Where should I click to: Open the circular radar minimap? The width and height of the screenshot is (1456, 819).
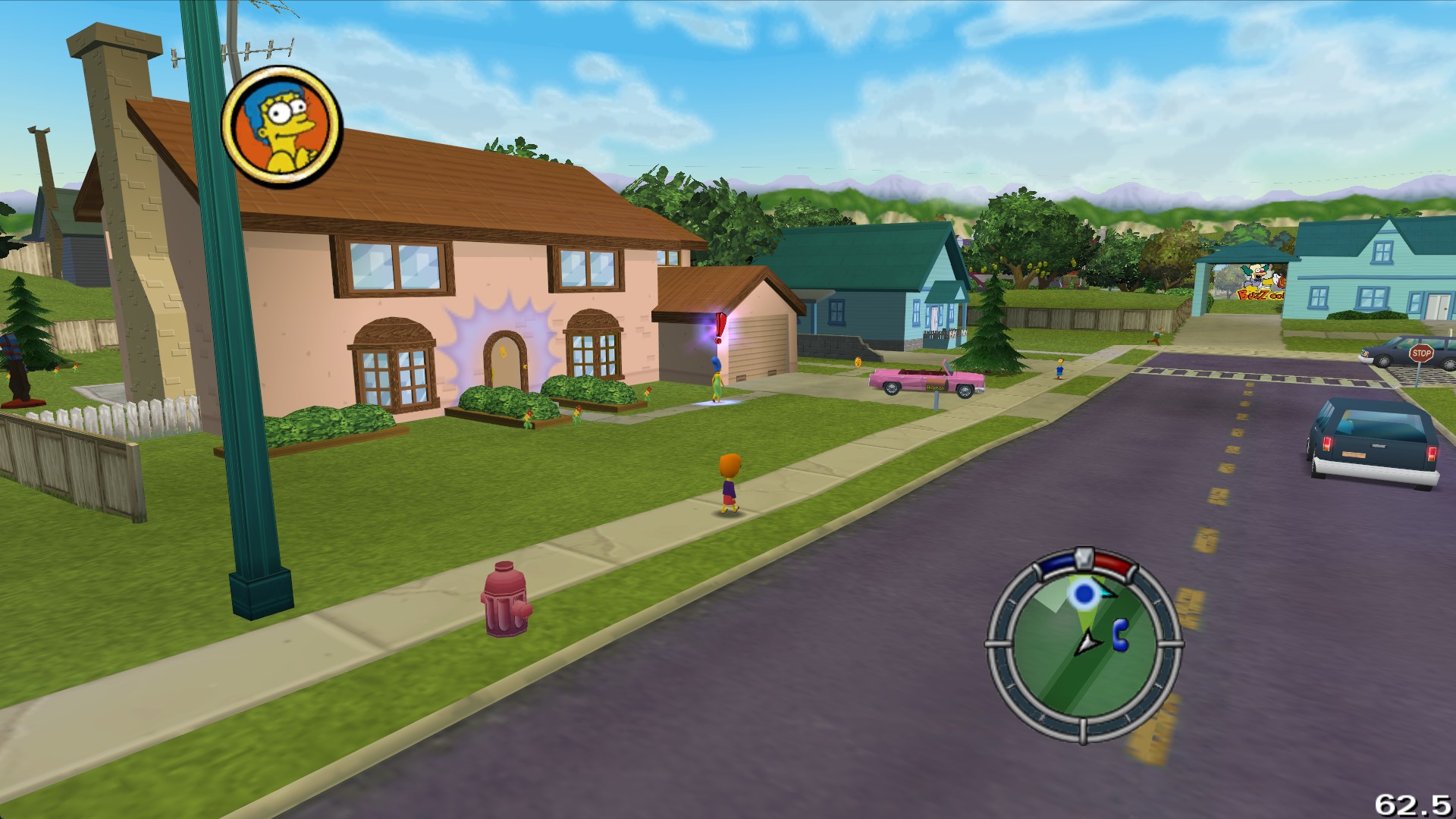point(1084,645)
